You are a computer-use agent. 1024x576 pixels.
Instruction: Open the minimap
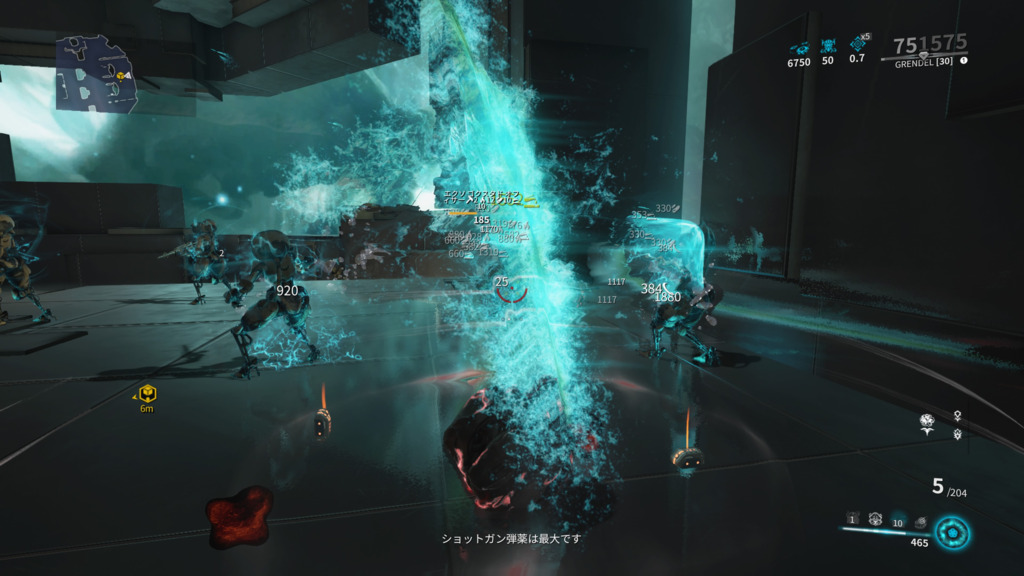96,72
